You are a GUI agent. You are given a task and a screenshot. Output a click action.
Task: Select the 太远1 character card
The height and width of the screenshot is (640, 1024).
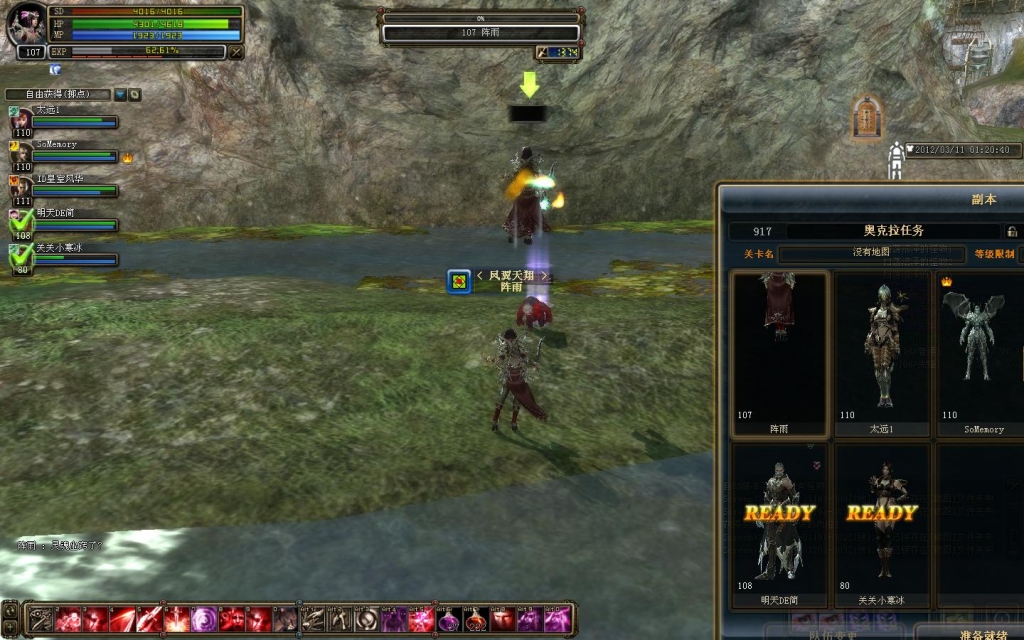[882, 354]
